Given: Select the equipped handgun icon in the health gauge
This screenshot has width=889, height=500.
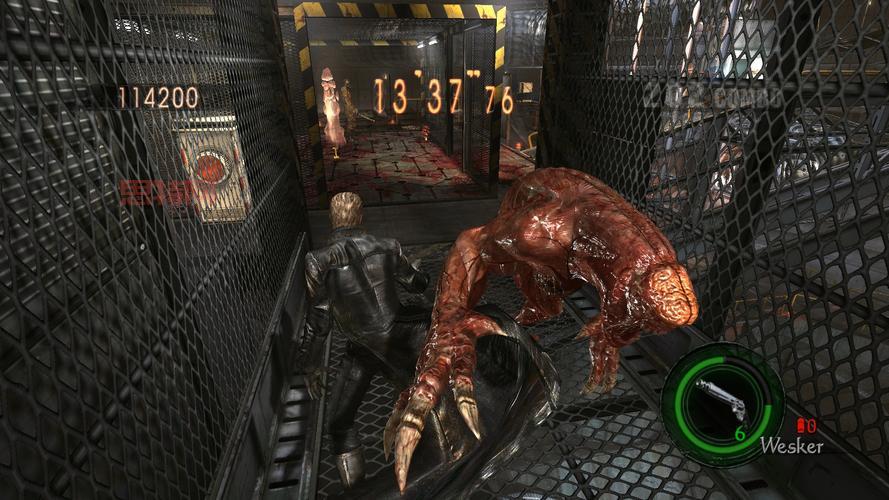Looking at the screenshot, I should (x=721, y=398).
